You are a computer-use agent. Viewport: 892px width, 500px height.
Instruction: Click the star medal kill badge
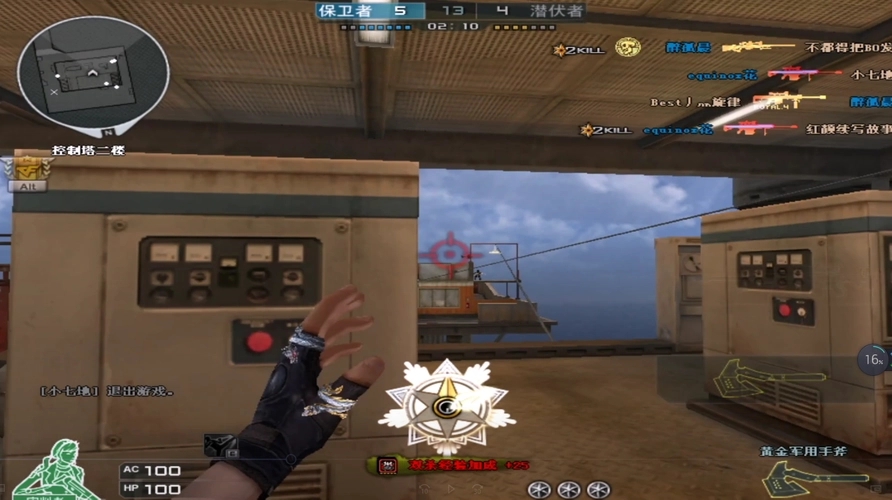[446, 405]
